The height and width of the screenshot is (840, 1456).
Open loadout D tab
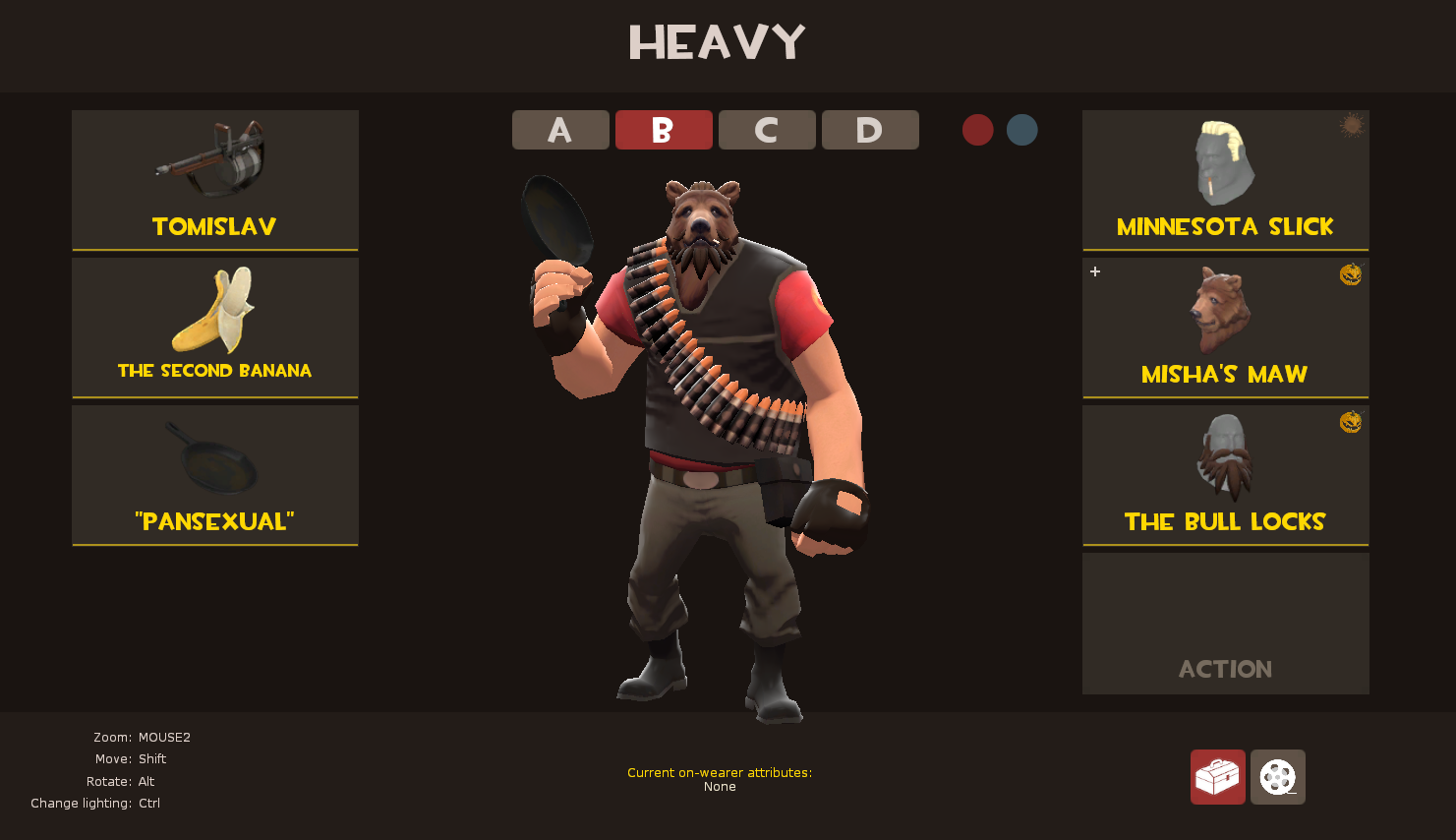[870, 129]
